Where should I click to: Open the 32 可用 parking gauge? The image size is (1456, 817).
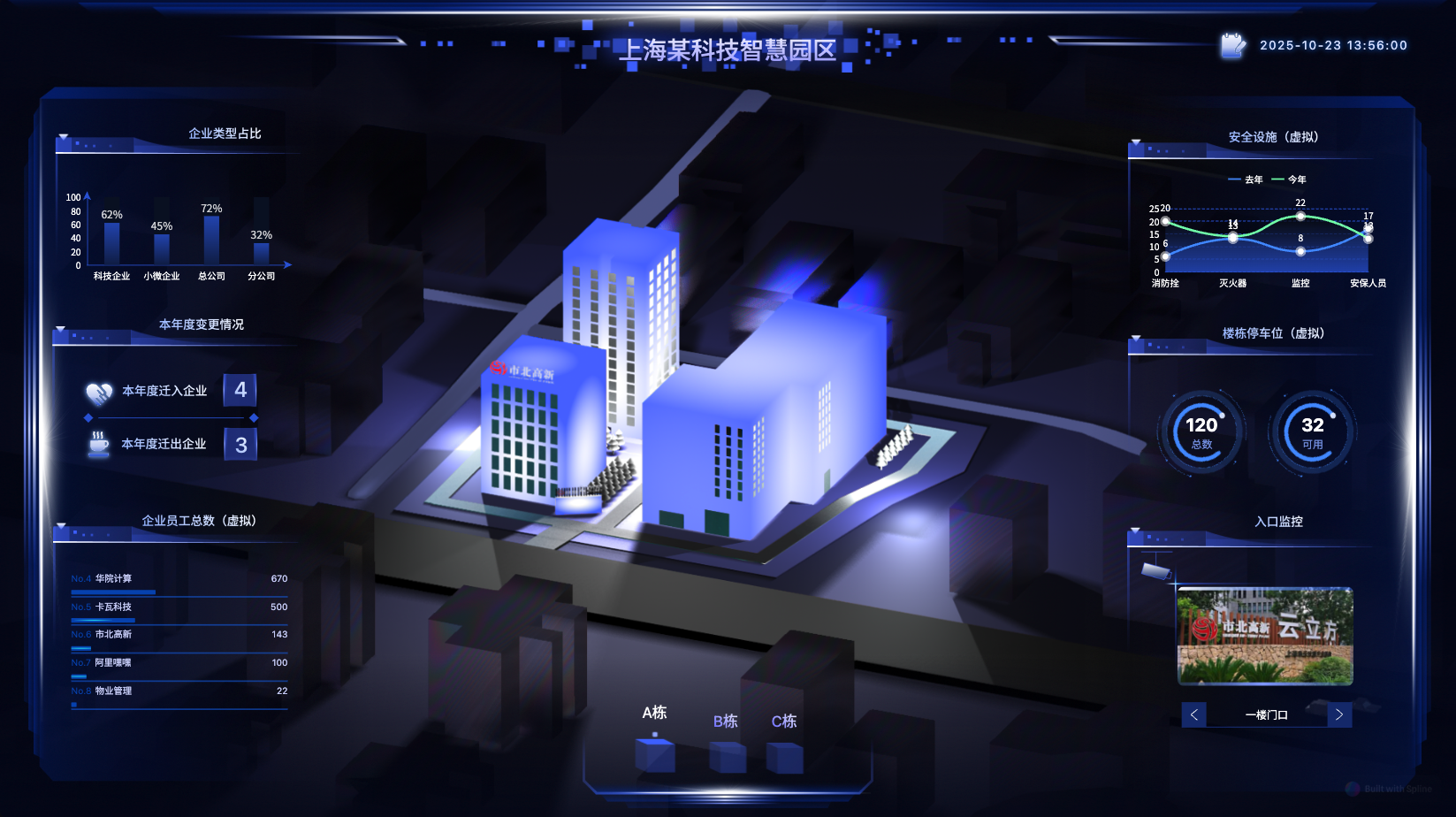[x=1312, y=432]
